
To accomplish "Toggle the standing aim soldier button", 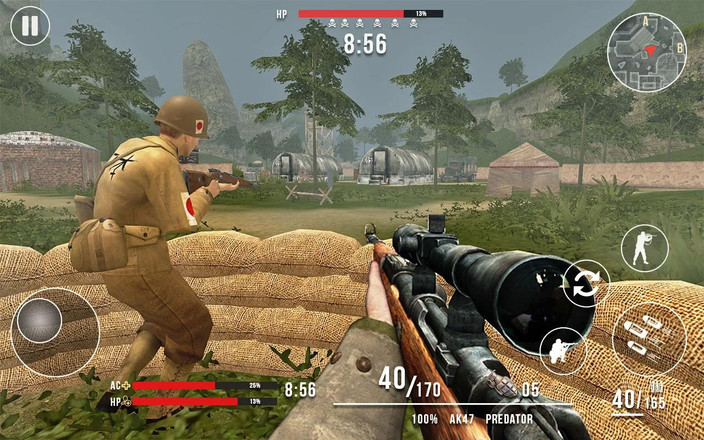I will pos(644,248).
